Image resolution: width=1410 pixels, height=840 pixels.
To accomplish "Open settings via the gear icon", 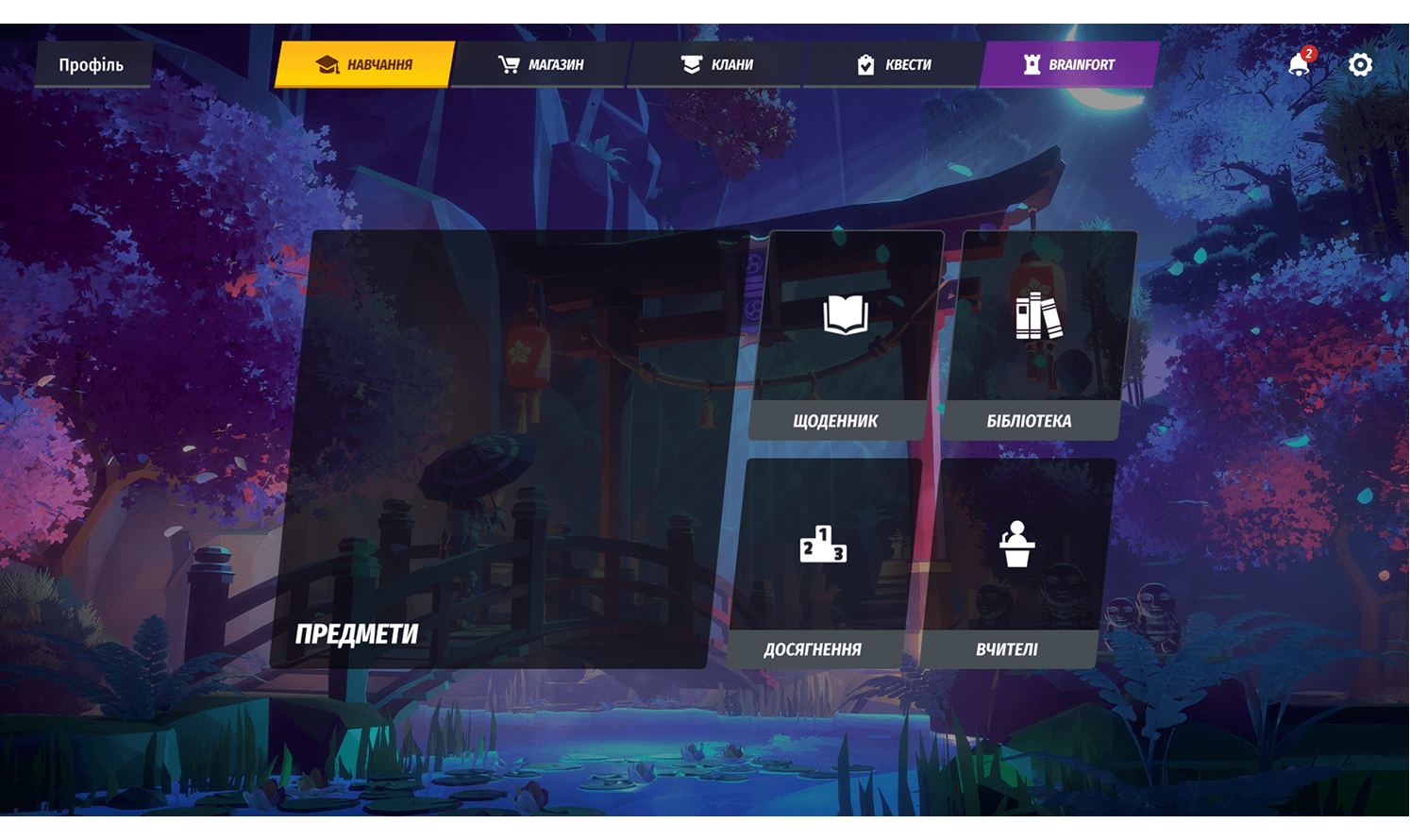I will [x=1360, y=65].
